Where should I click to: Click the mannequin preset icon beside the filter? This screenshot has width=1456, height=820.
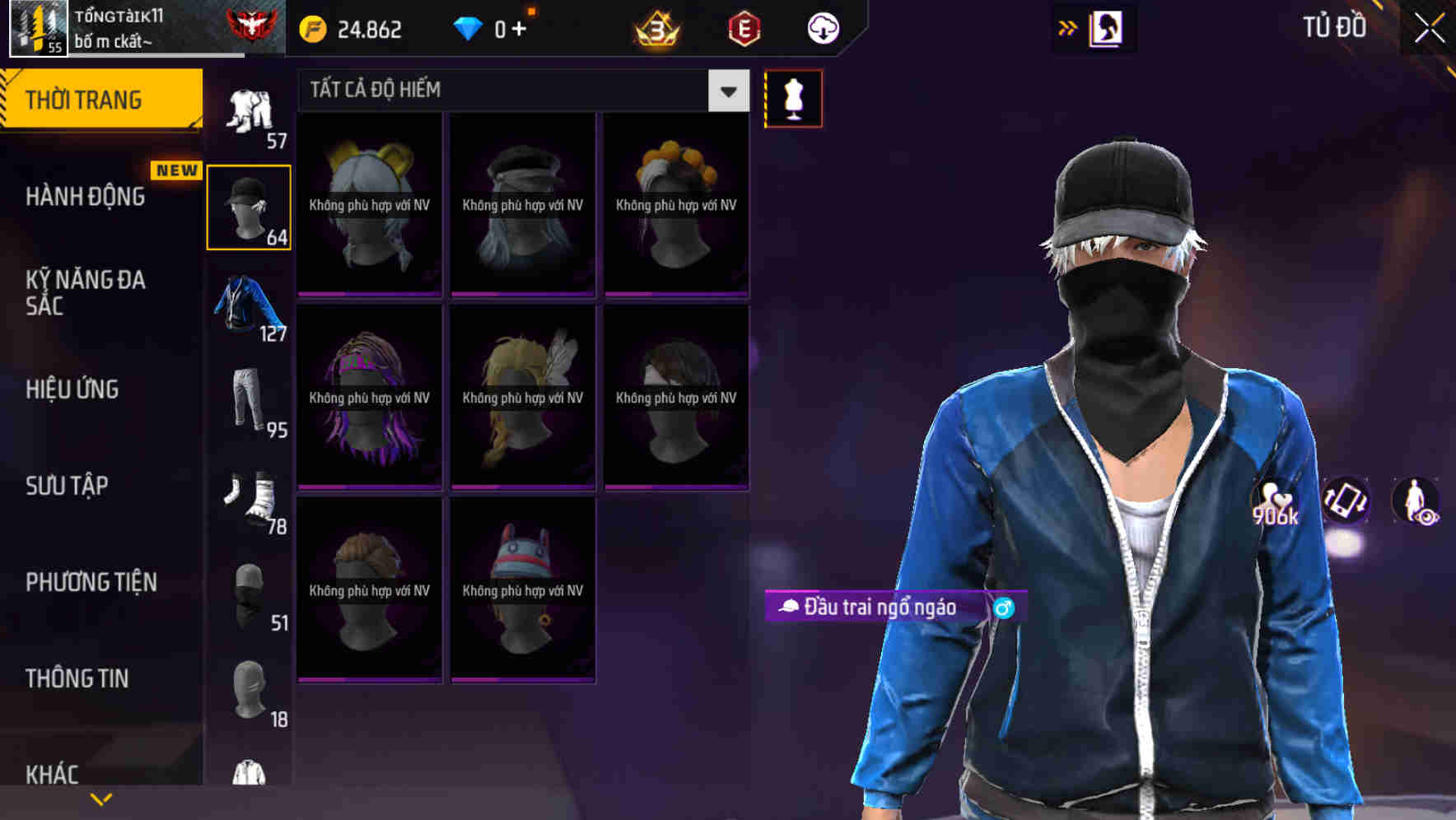pyautogui.click(x=793, y=98)
